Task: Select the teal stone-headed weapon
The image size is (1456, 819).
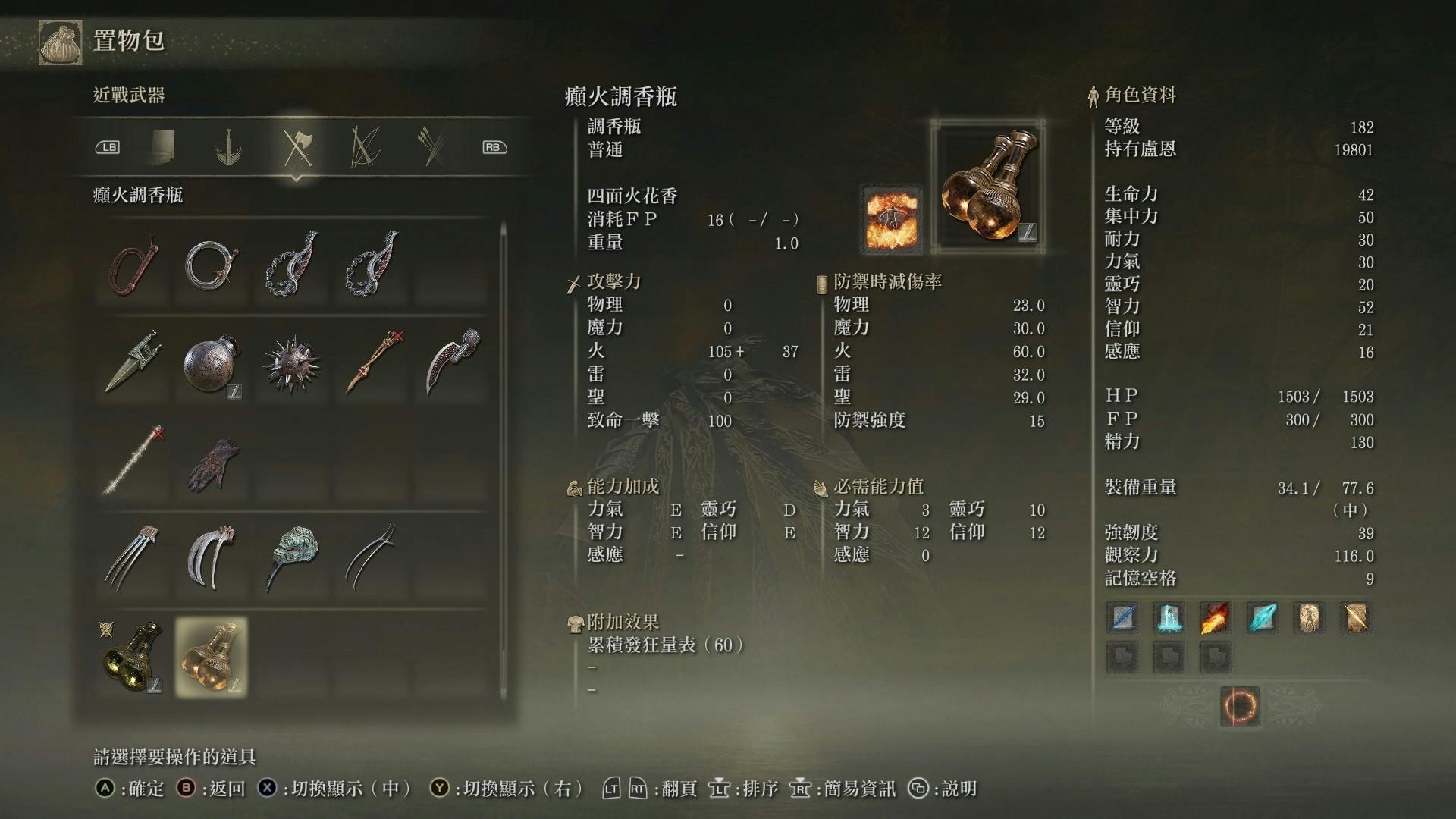Action: (x=292, y=556)
